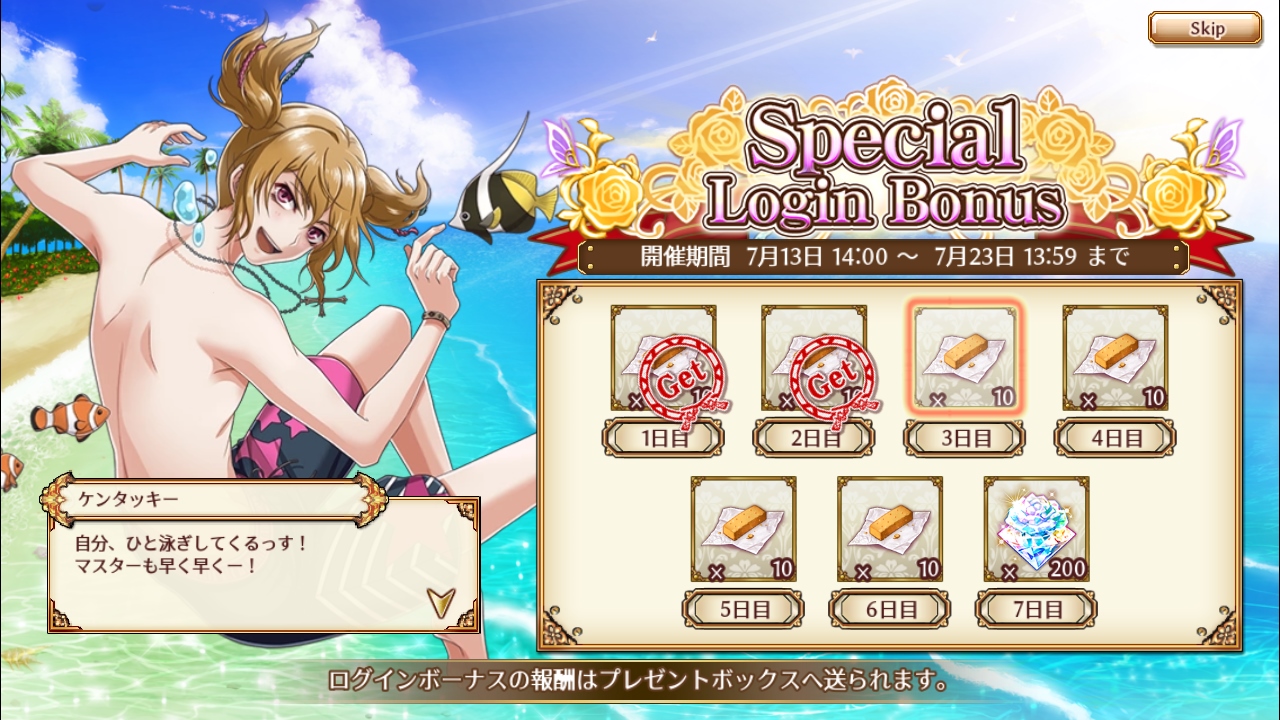View the day 4 reward item

coord(1115,358)
